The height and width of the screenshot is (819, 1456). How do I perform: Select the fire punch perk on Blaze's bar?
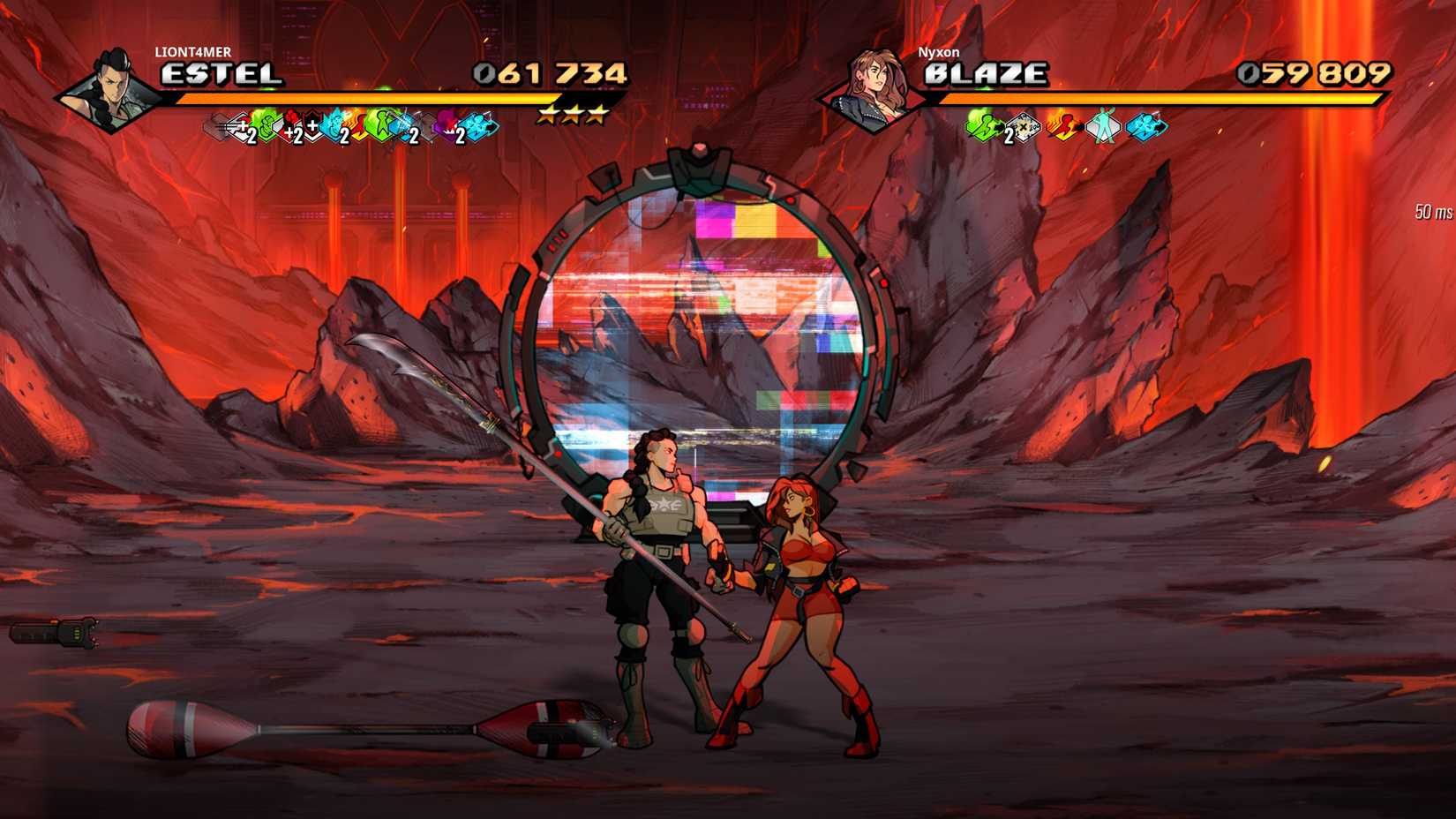tap(1062, 128)
